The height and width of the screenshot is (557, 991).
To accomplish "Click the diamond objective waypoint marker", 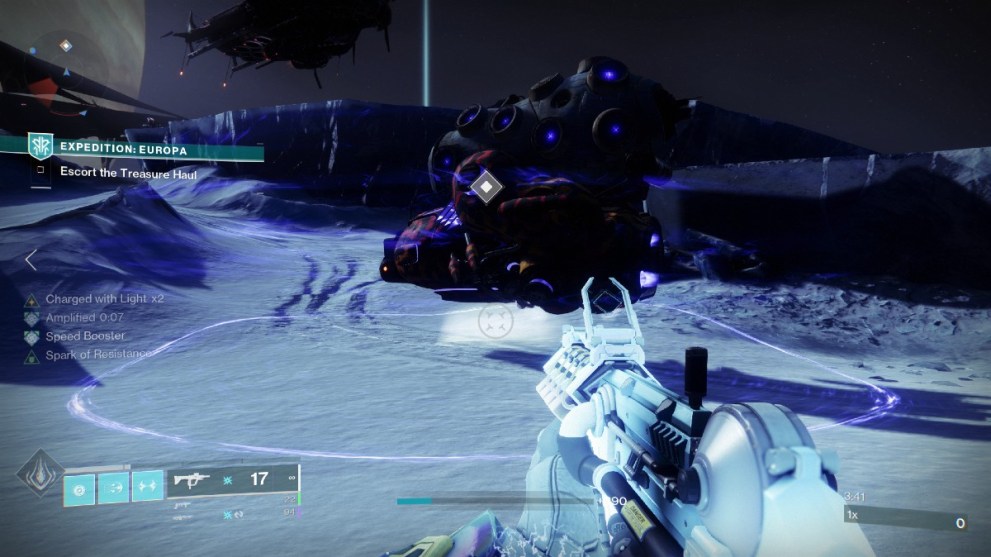I will [485, 185].
